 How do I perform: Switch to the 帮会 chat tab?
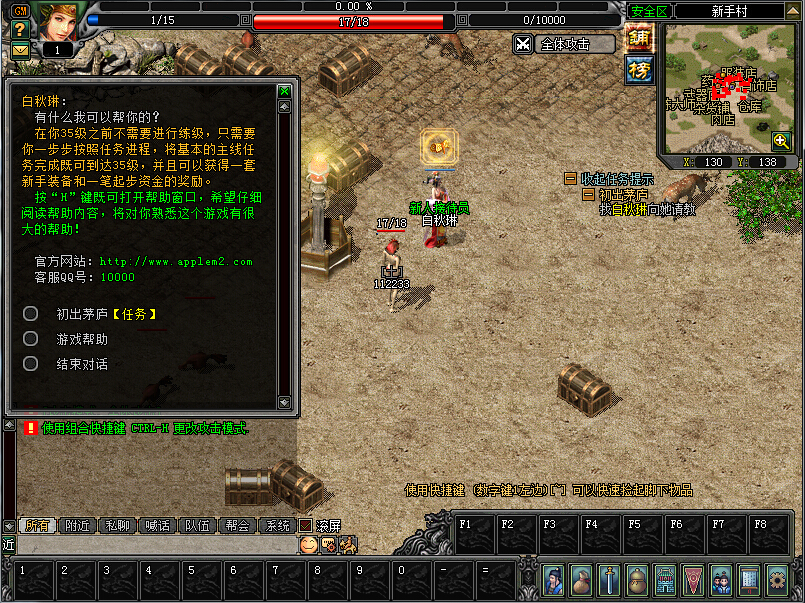tap(237, 525)
